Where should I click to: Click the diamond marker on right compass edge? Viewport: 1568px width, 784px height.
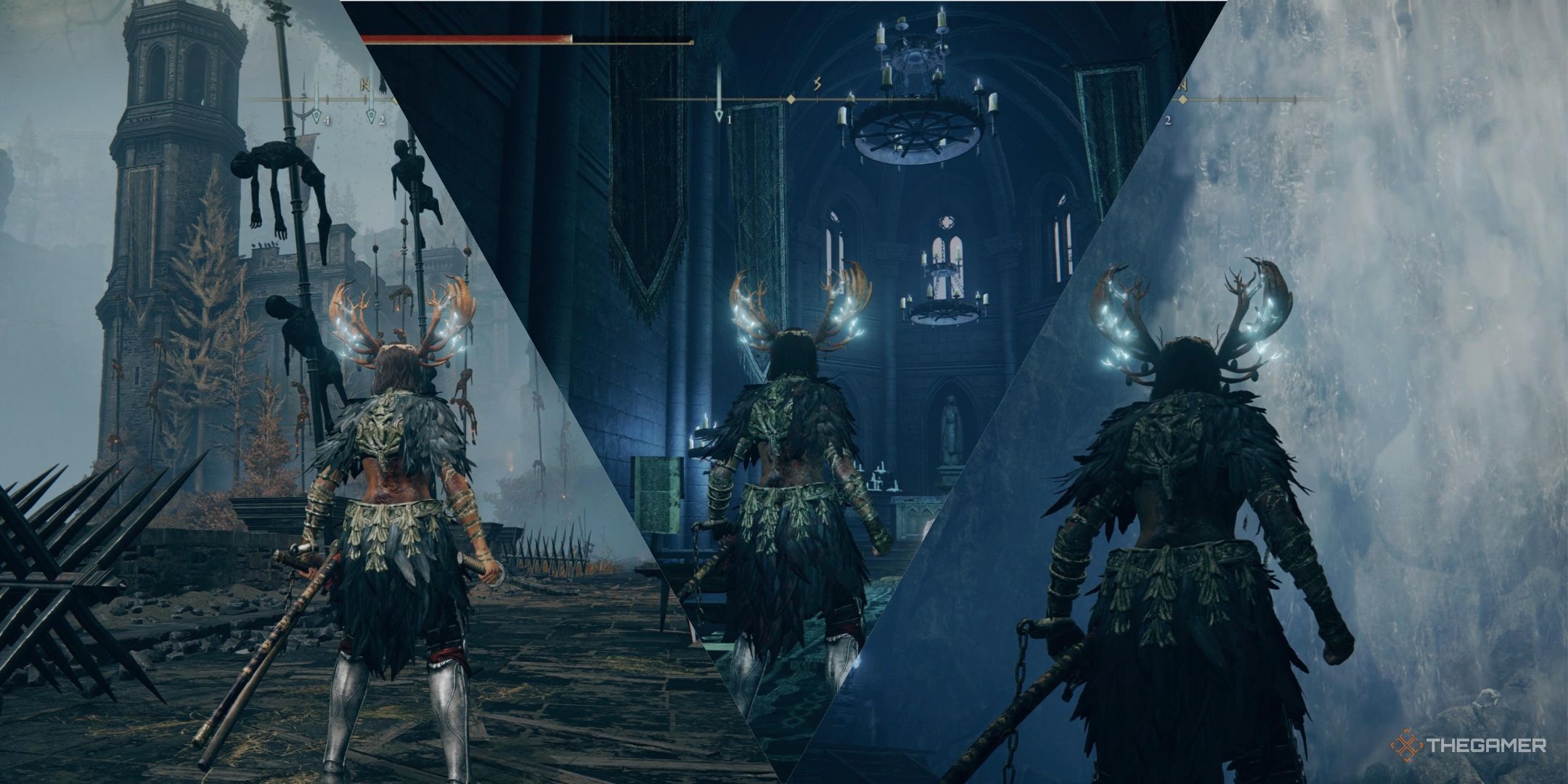pos(1183,99)
